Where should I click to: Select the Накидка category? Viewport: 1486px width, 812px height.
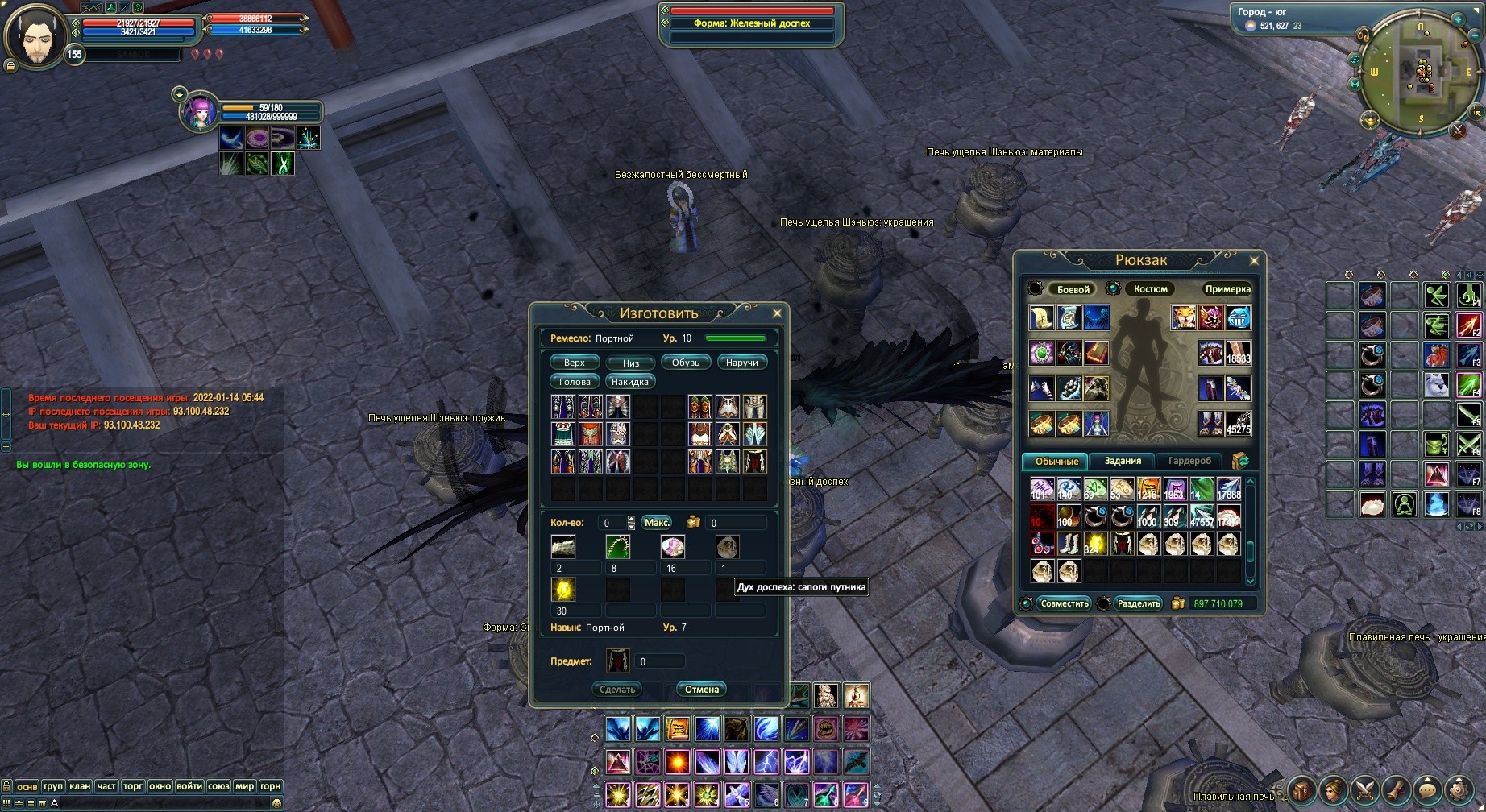point(629,382)
